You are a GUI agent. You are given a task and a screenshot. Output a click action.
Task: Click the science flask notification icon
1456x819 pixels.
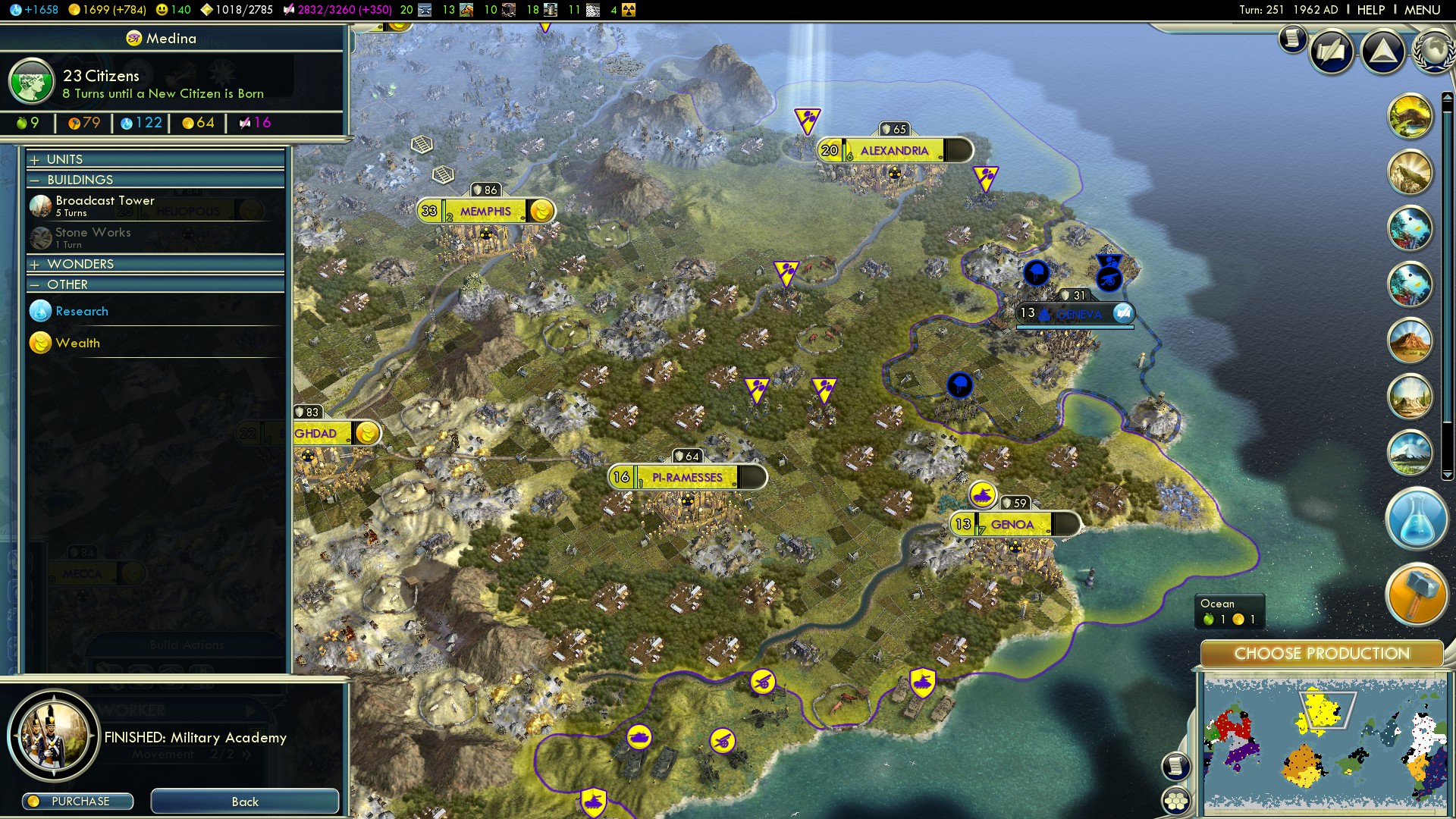pyautogui.click(x=1415, y=520)
